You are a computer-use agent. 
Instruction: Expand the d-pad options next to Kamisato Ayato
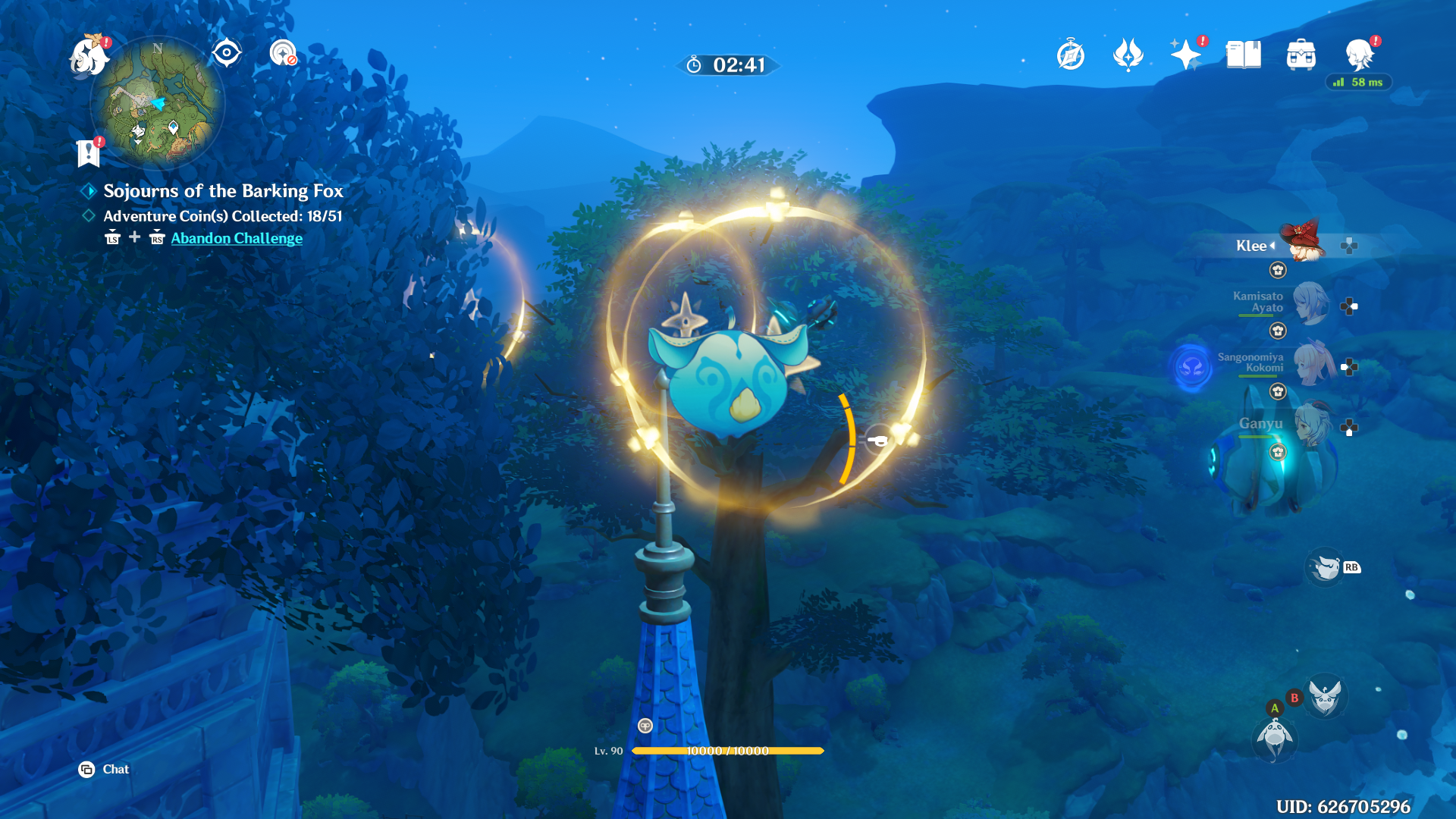click(x=1348, y=305)
